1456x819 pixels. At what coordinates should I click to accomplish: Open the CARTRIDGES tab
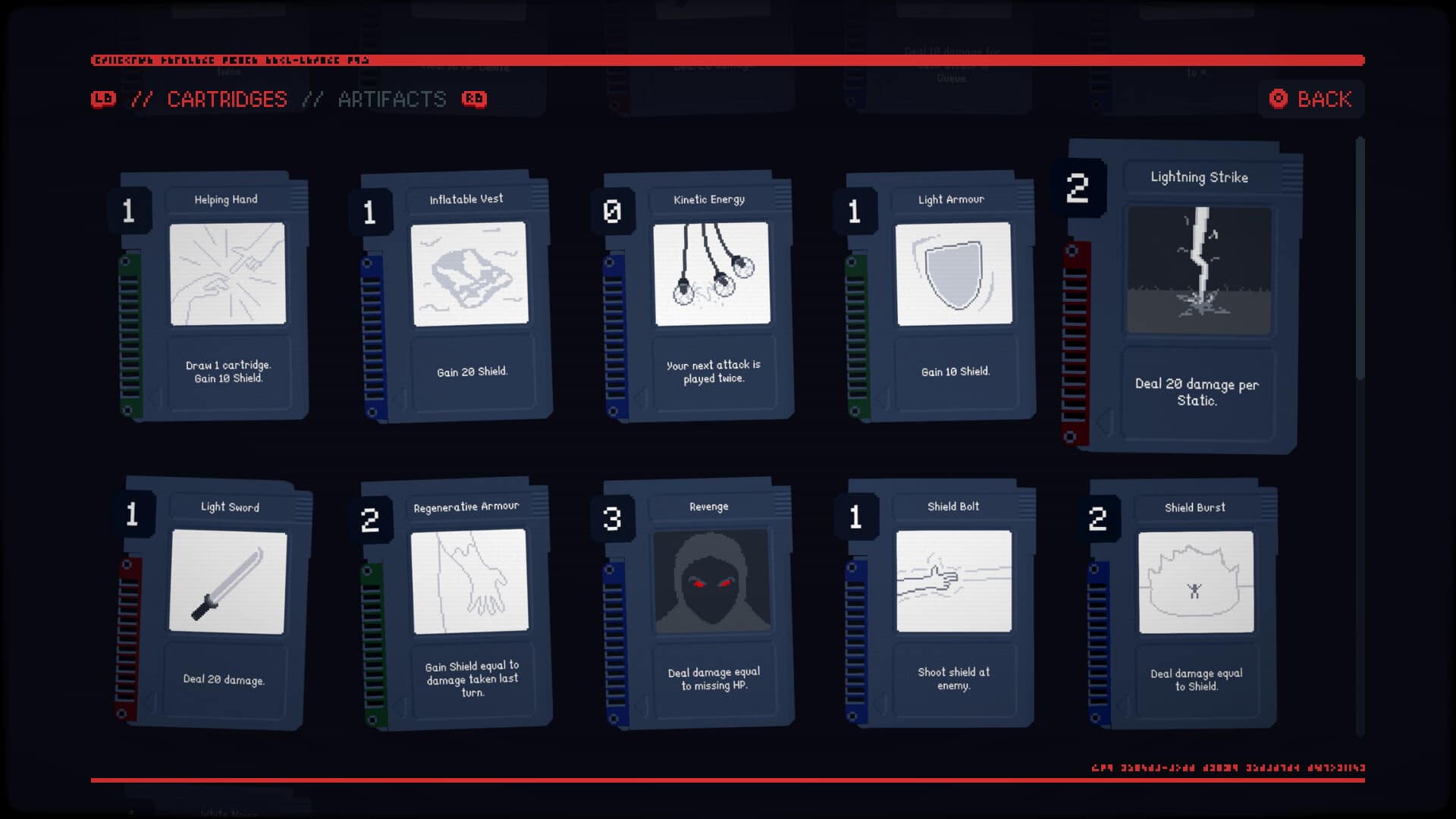[x=227, y=99]
